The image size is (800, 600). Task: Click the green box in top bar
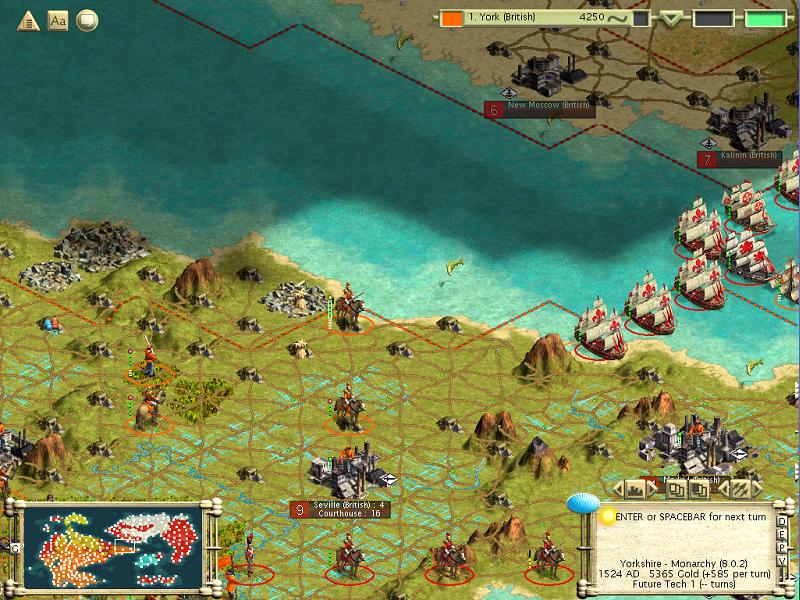tap(765, 18)
